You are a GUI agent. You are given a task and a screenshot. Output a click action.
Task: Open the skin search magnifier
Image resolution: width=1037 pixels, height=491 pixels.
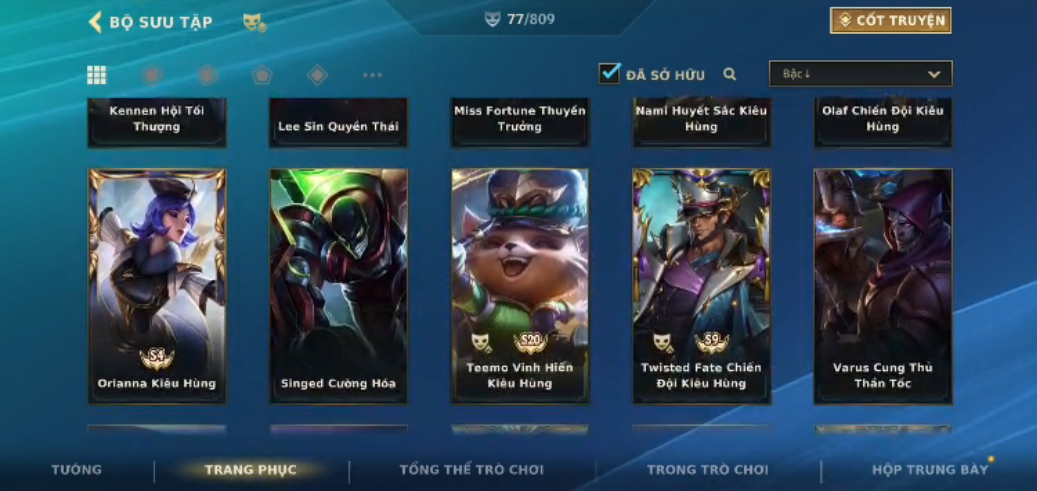730,74
